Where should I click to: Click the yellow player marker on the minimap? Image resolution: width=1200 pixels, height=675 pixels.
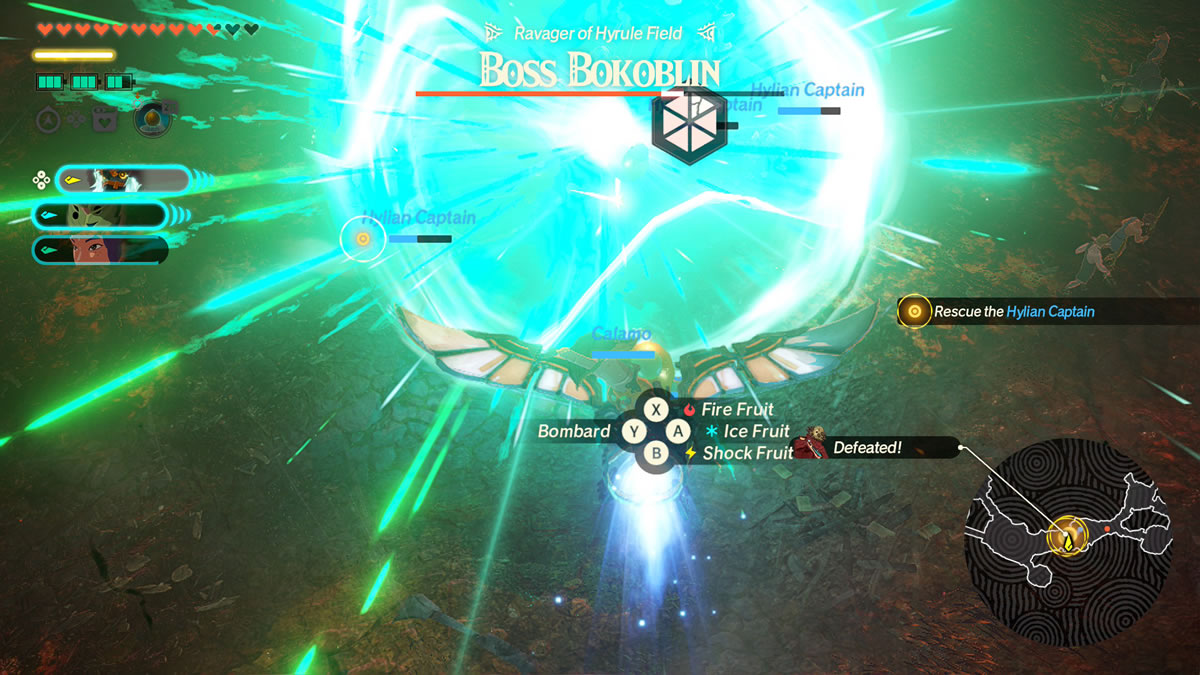[1067, 539]
